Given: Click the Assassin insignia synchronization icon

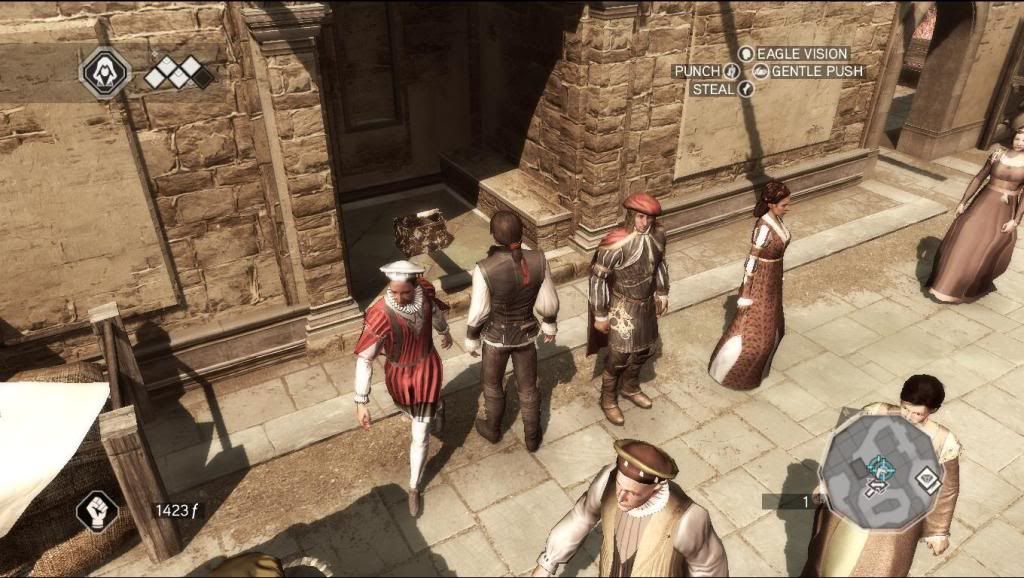Looking at the screenshot, I should [x=105, y=72].
